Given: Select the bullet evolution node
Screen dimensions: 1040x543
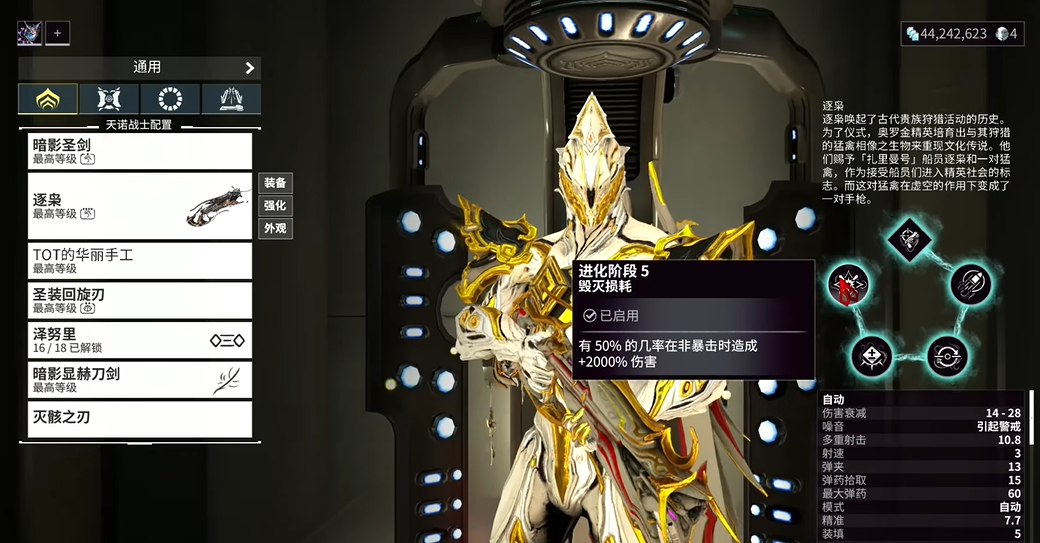Looking at the screenshot, I should point(968,285).
